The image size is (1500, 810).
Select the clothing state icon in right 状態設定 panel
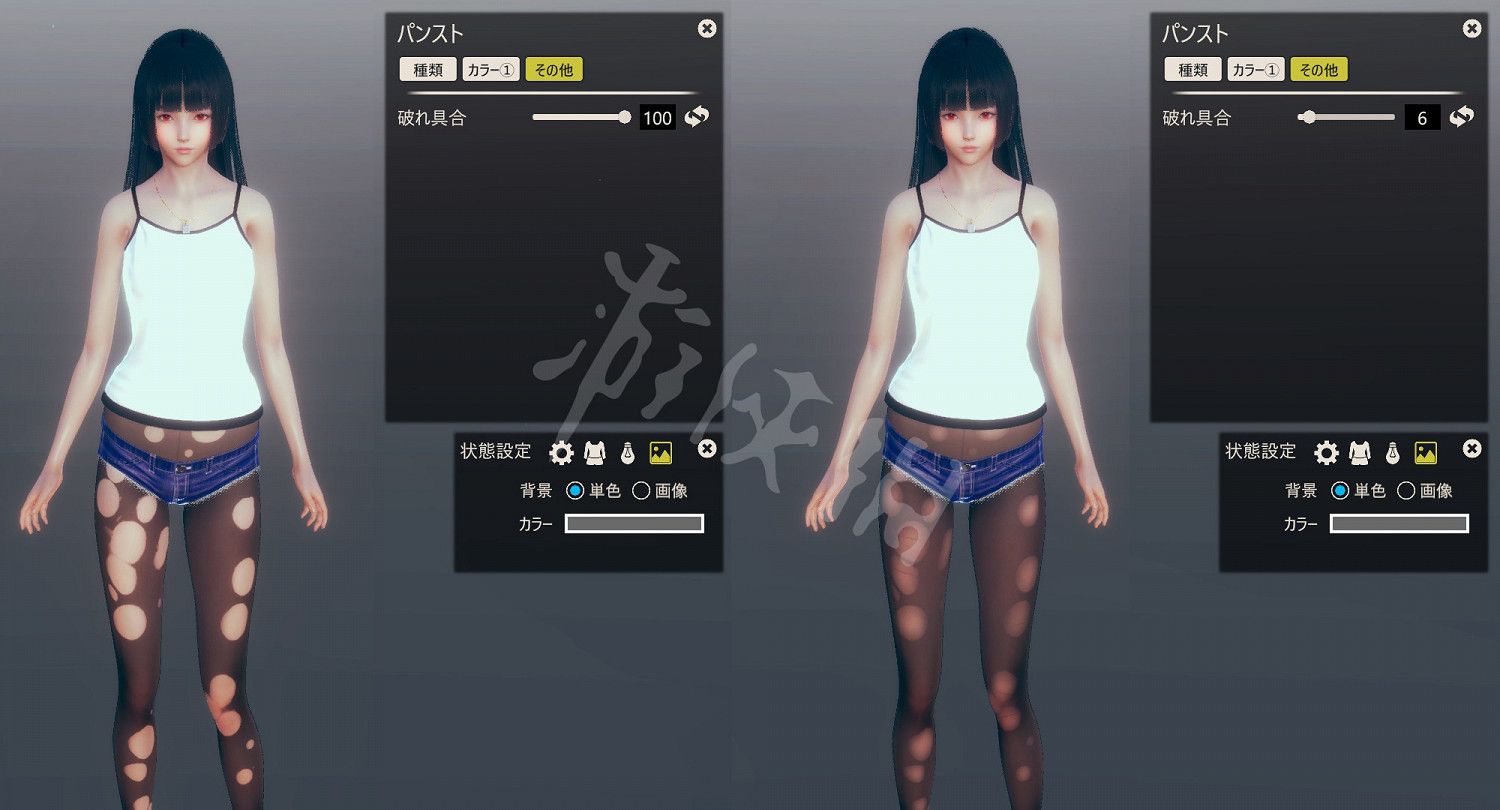tap(1361, 452)
